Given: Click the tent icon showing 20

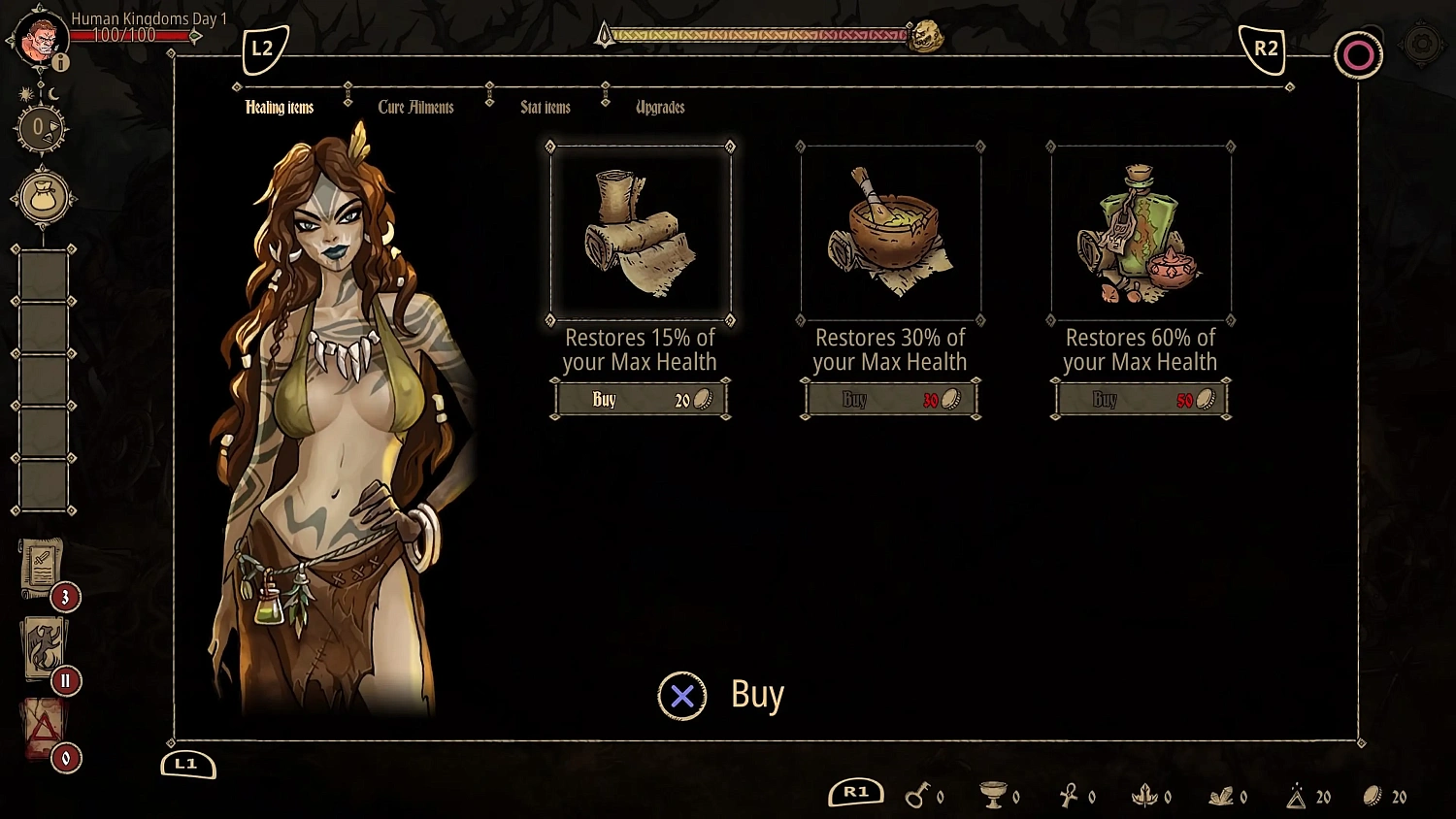Looking at the screenshot, I should [1299, 796].
